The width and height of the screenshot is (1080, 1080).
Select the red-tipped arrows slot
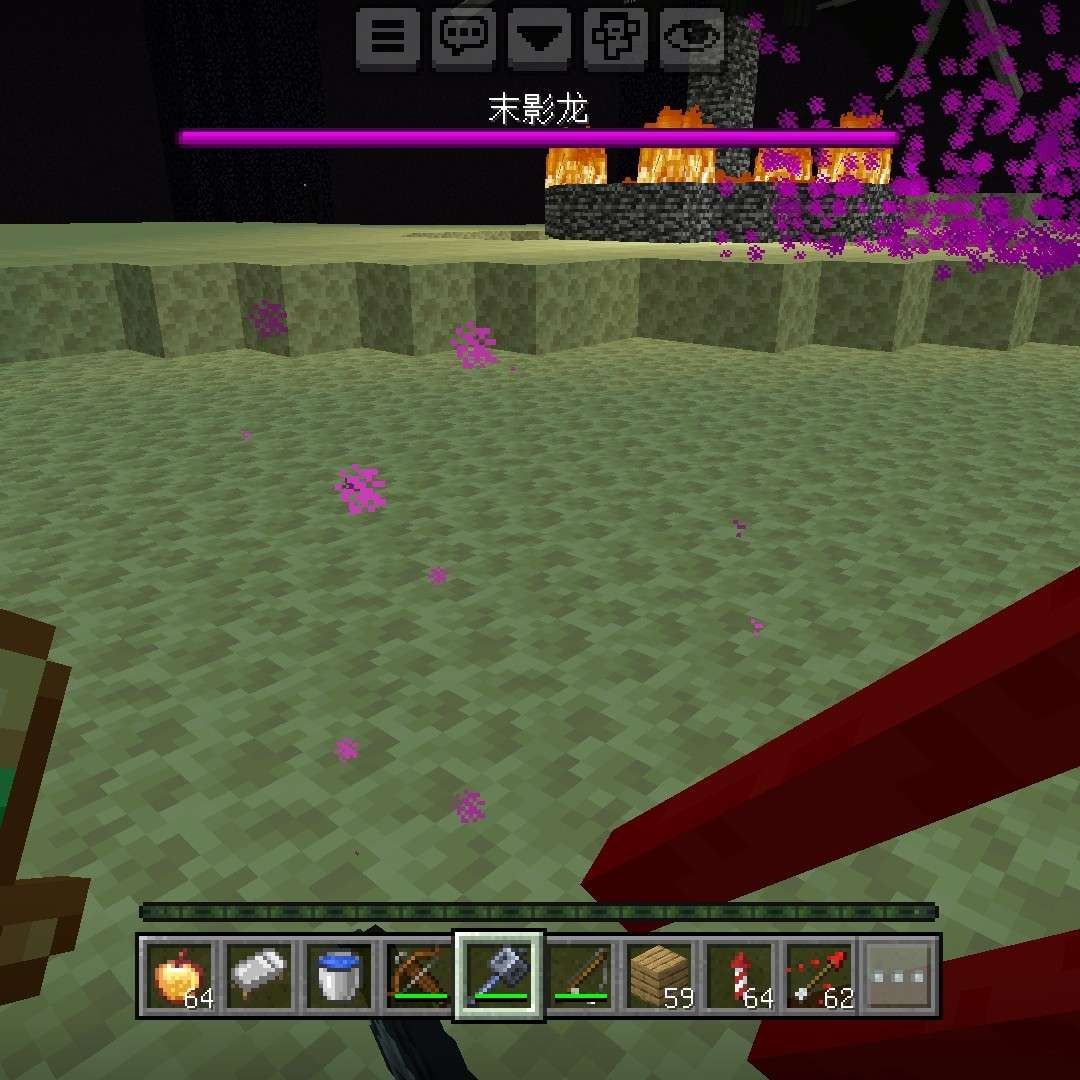pos(820,976)
